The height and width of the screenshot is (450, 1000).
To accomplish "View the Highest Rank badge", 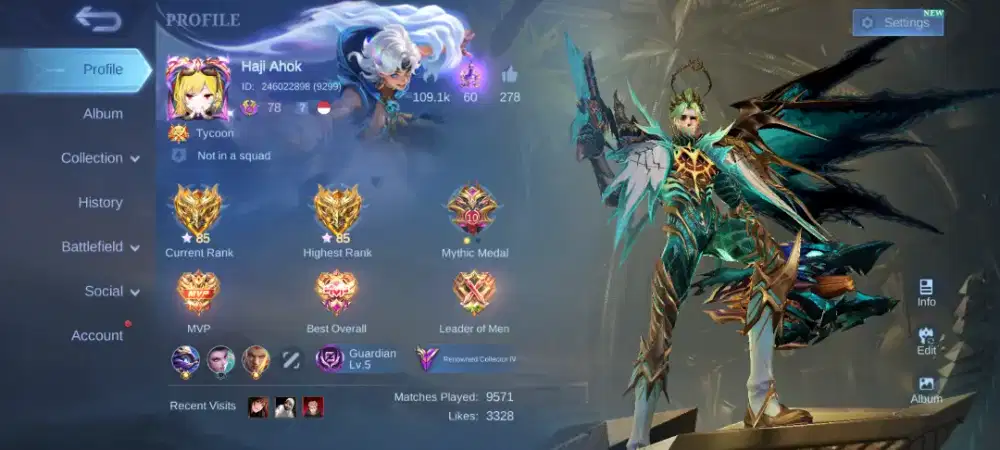I will click(x=337, y=210).
